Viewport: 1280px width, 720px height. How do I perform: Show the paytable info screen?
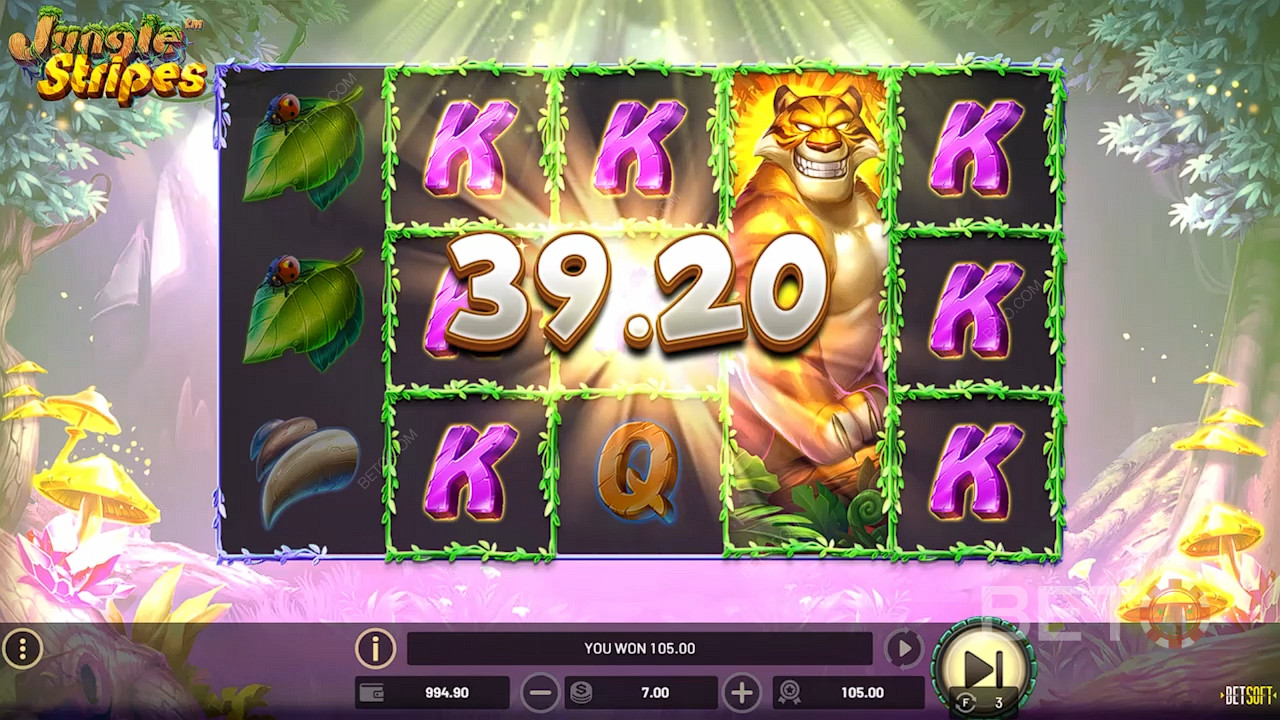click(375, 649)
